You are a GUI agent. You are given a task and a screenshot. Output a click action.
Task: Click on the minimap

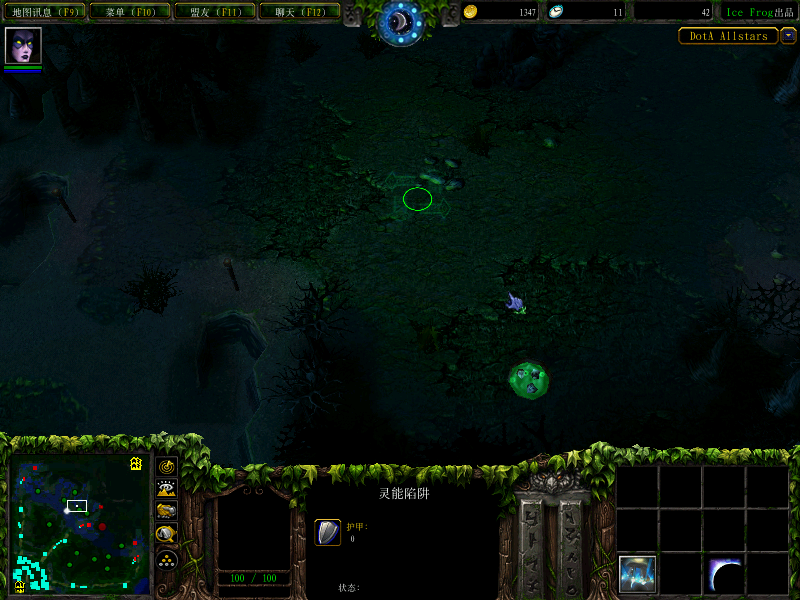[80, 524]
